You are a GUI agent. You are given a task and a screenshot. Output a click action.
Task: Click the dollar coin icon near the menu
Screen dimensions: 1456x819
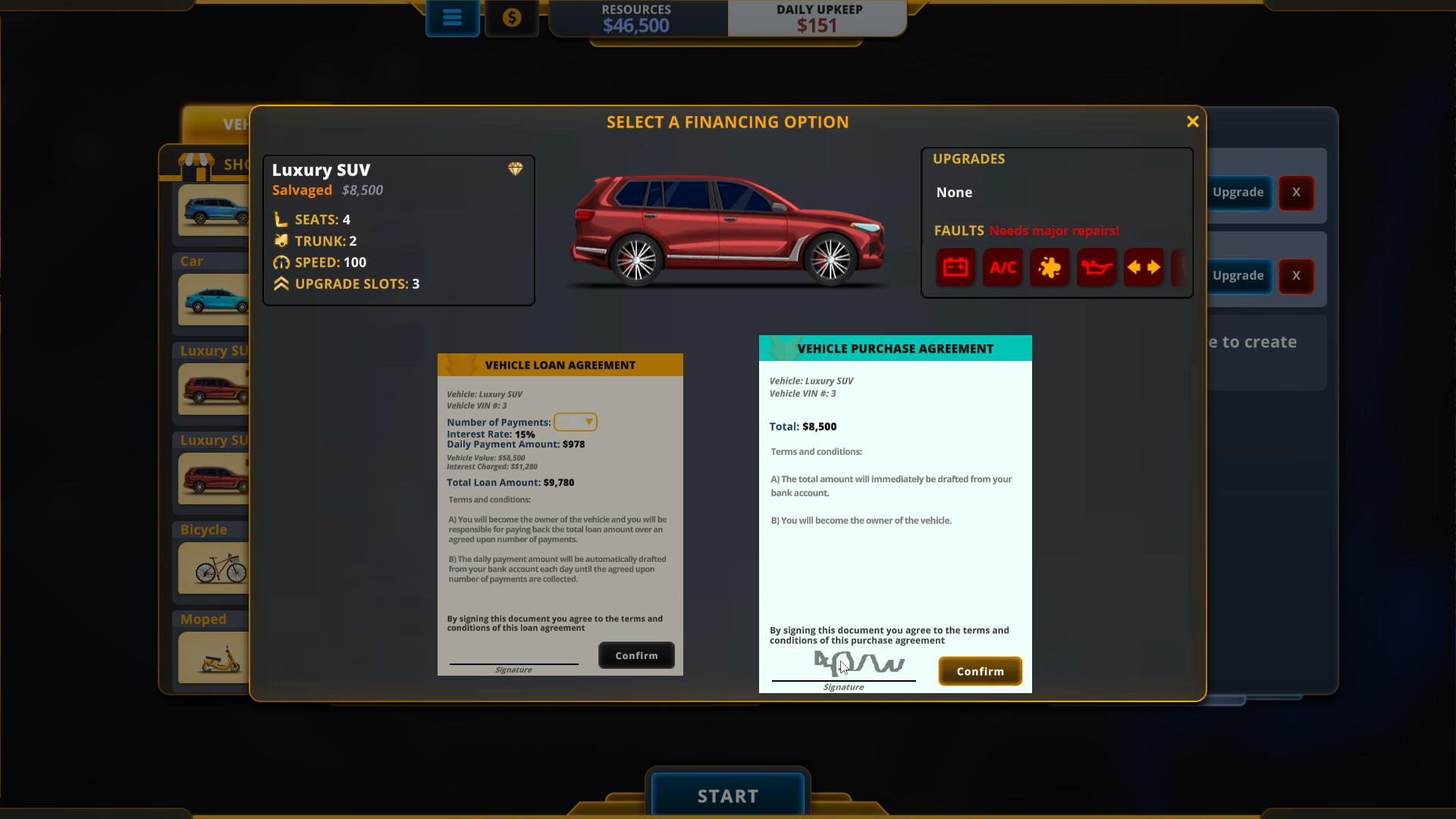coord(512,17)
